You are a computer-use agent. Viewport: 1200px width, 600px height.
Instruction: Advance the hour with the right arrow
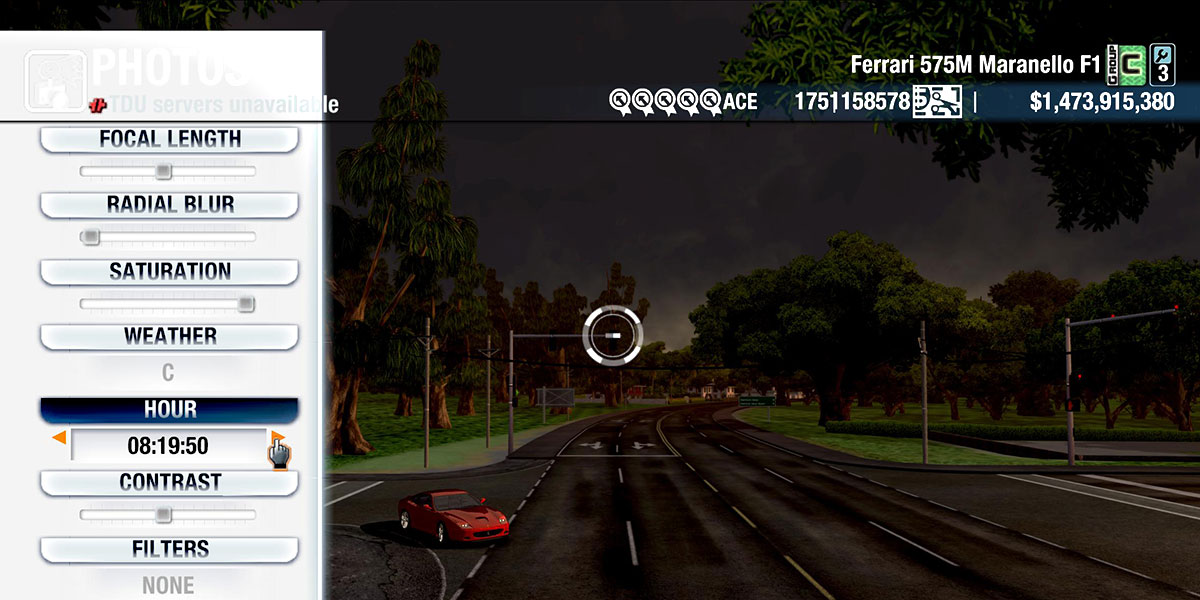click(277, 437)
